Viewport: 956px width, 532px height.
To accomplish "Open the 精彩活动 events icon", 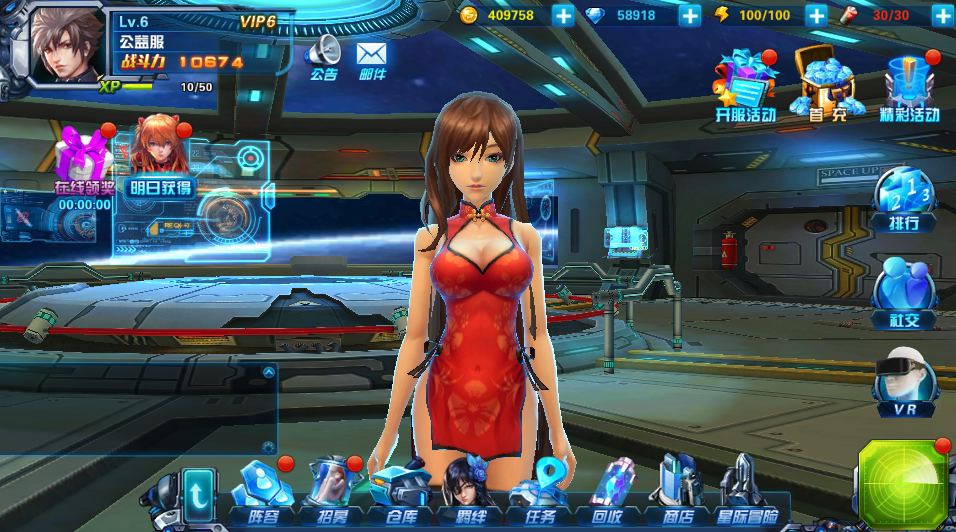I will click(909, 84).
